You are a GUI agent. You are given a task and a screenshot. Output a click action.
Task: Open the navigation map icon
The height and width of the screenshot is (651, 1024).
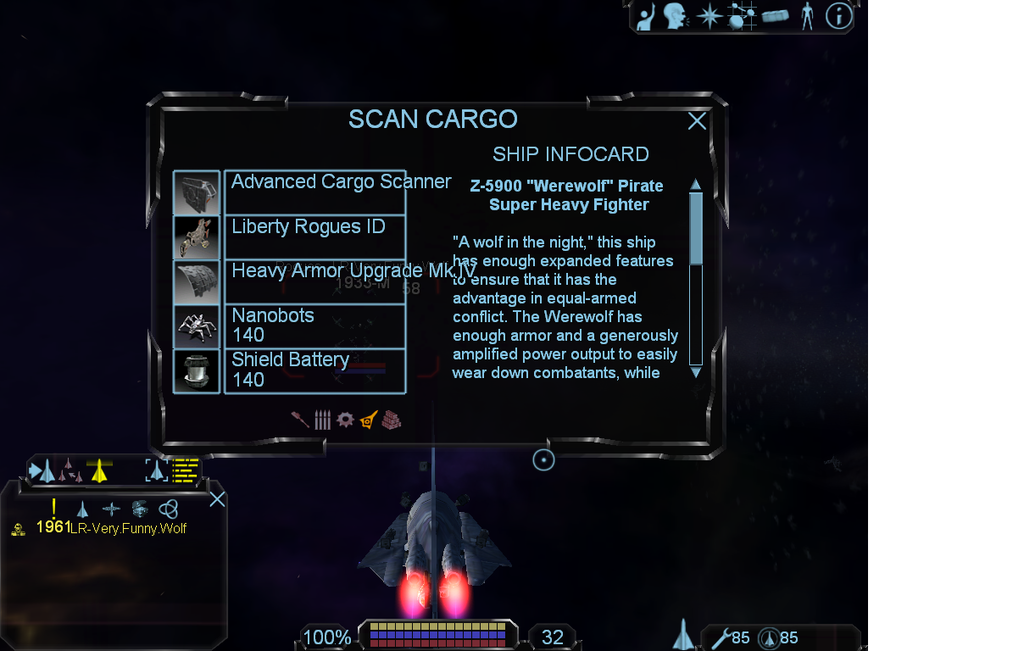(x=742, y=16)
